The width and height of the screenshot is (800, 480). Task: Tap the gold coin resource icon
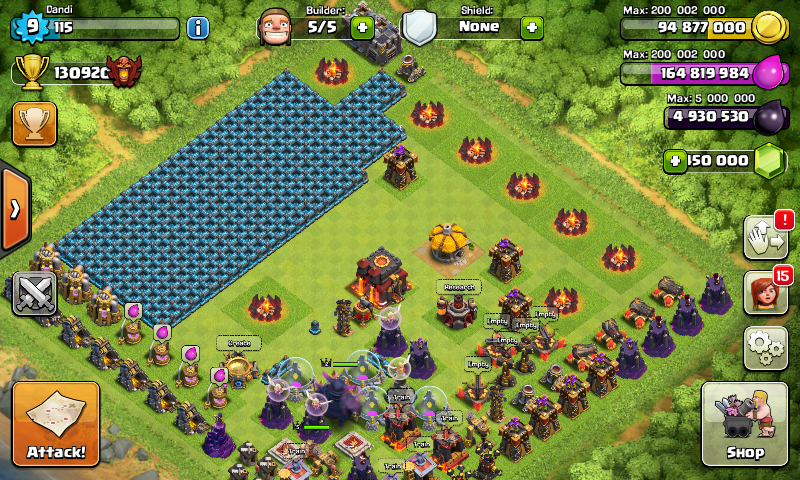[765, 28]
